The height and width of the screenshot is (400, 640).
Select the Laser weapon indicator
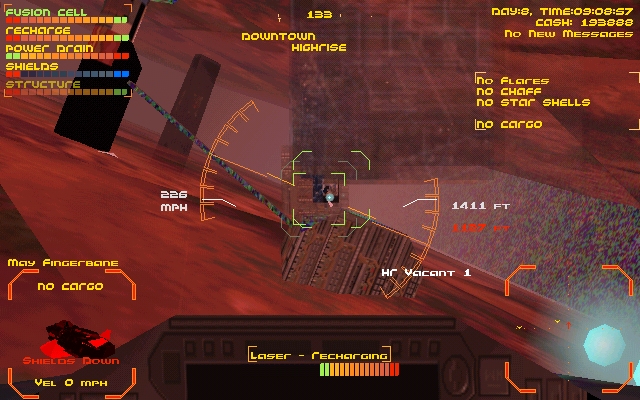tap(319, 355)
